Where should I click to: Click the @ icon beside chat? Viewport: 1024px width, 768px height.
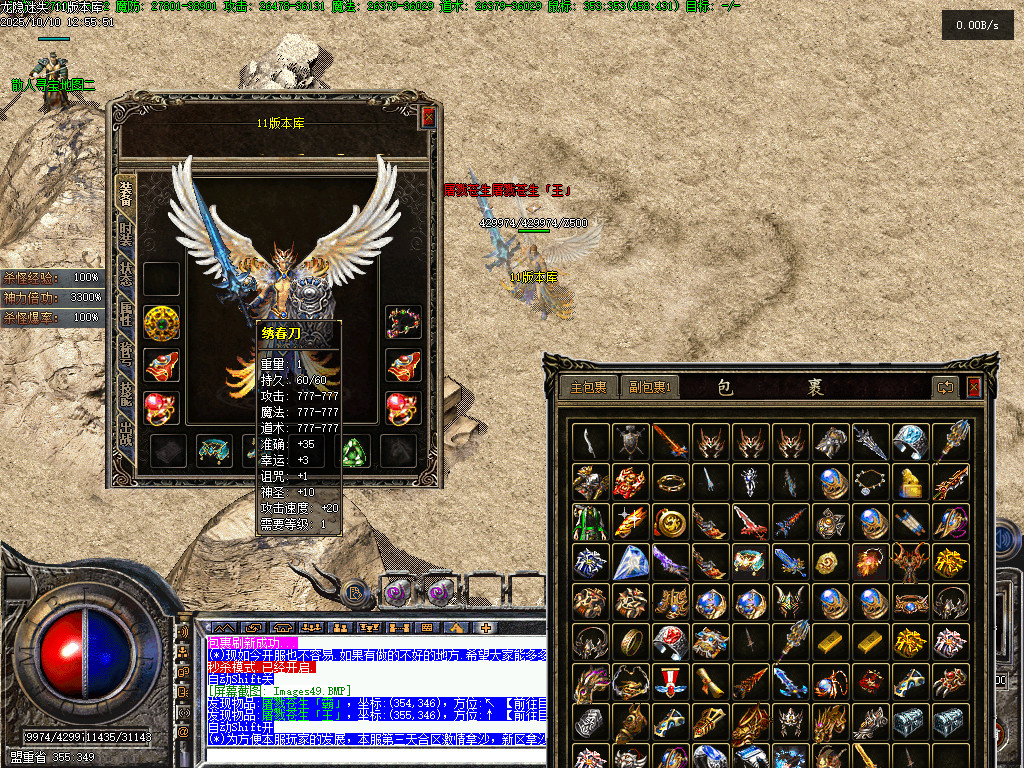[184, 732]
